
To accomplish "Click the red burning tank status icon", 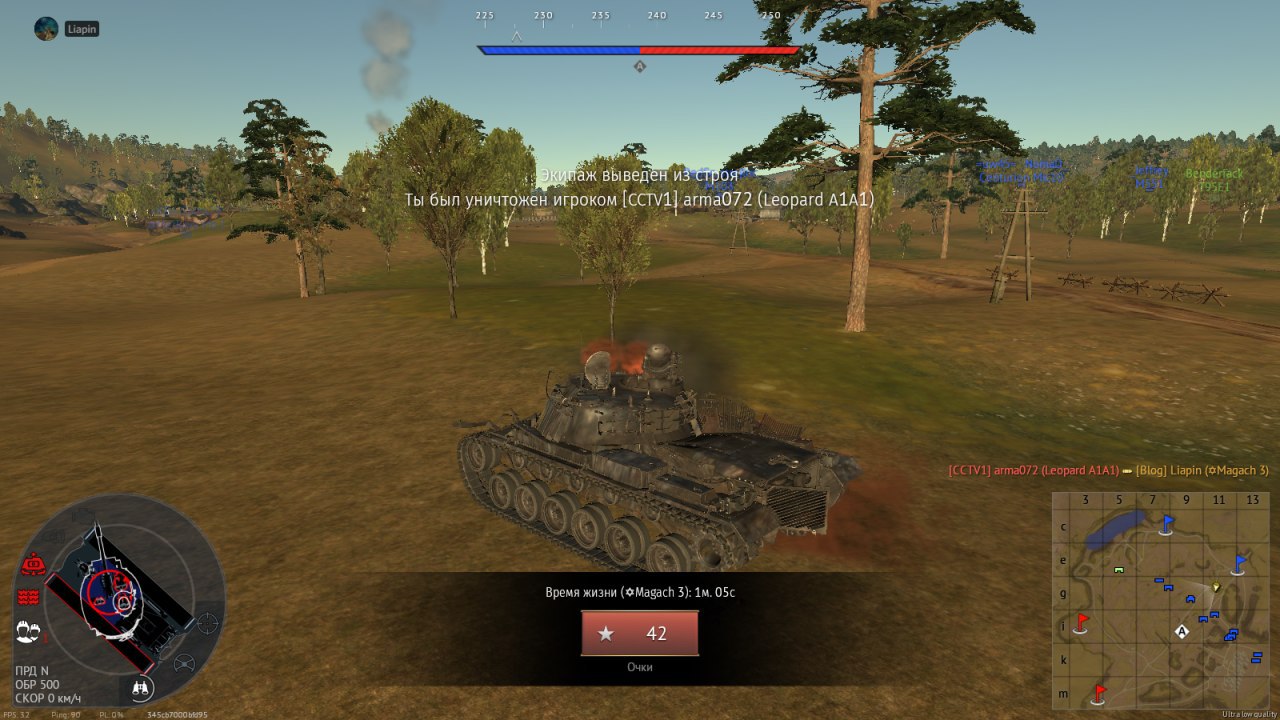I will pos(32,565).
